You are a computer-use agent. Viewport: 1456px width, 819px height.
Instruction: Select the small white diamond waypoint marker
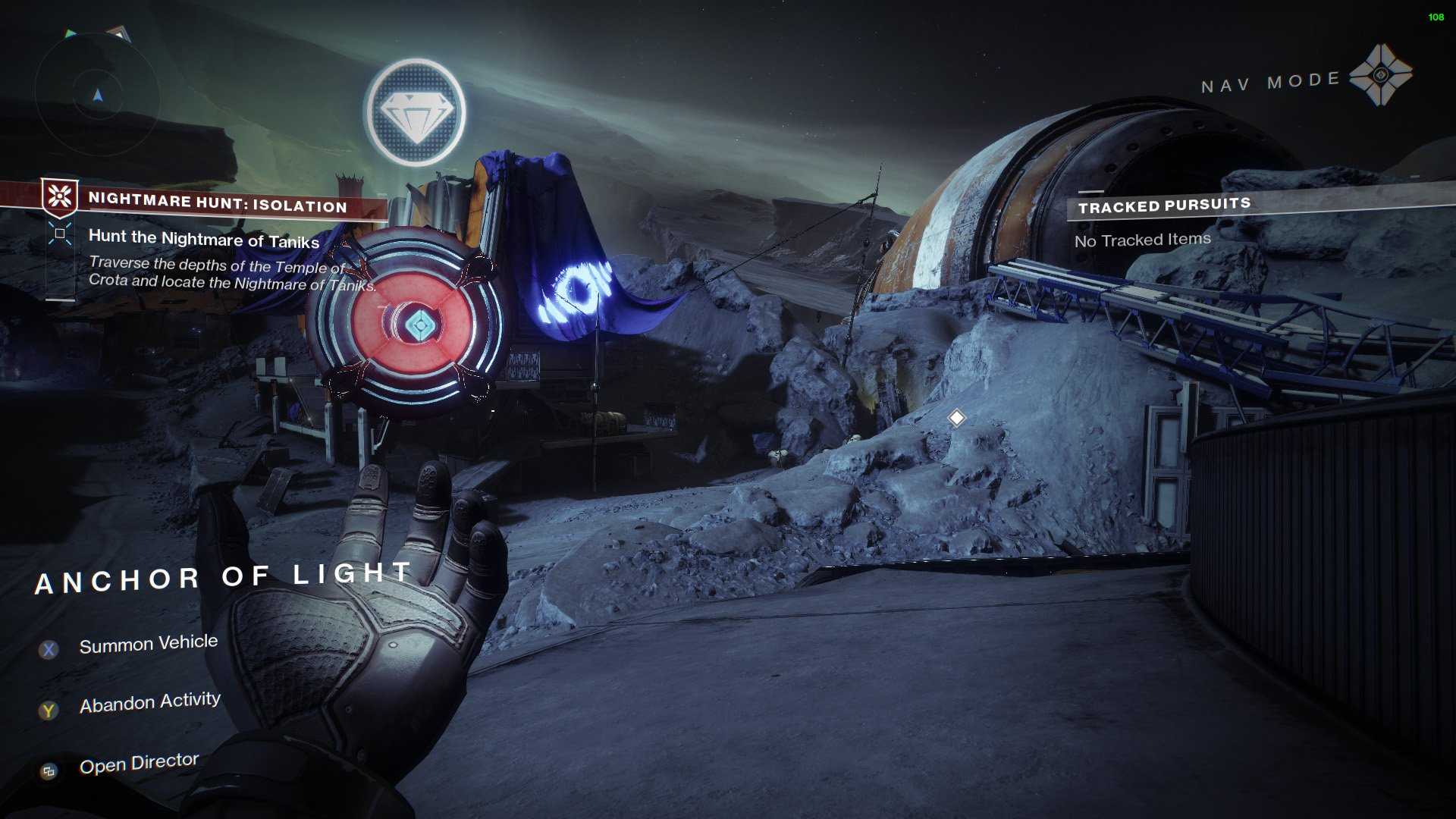[x=956, y=418]
